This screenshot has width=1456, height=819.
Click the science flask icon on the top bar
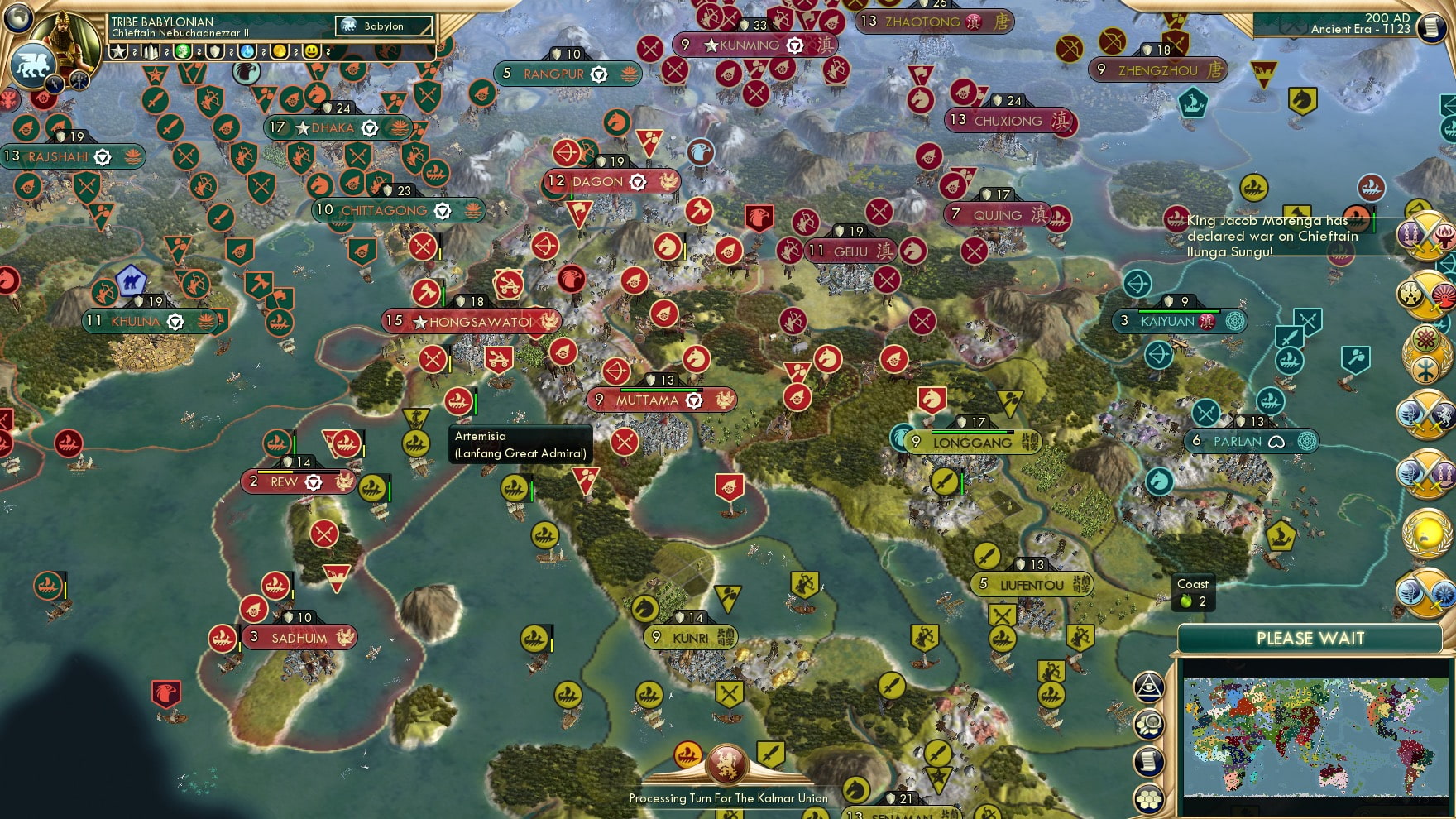pyautogui.click(x=247, y=51)
